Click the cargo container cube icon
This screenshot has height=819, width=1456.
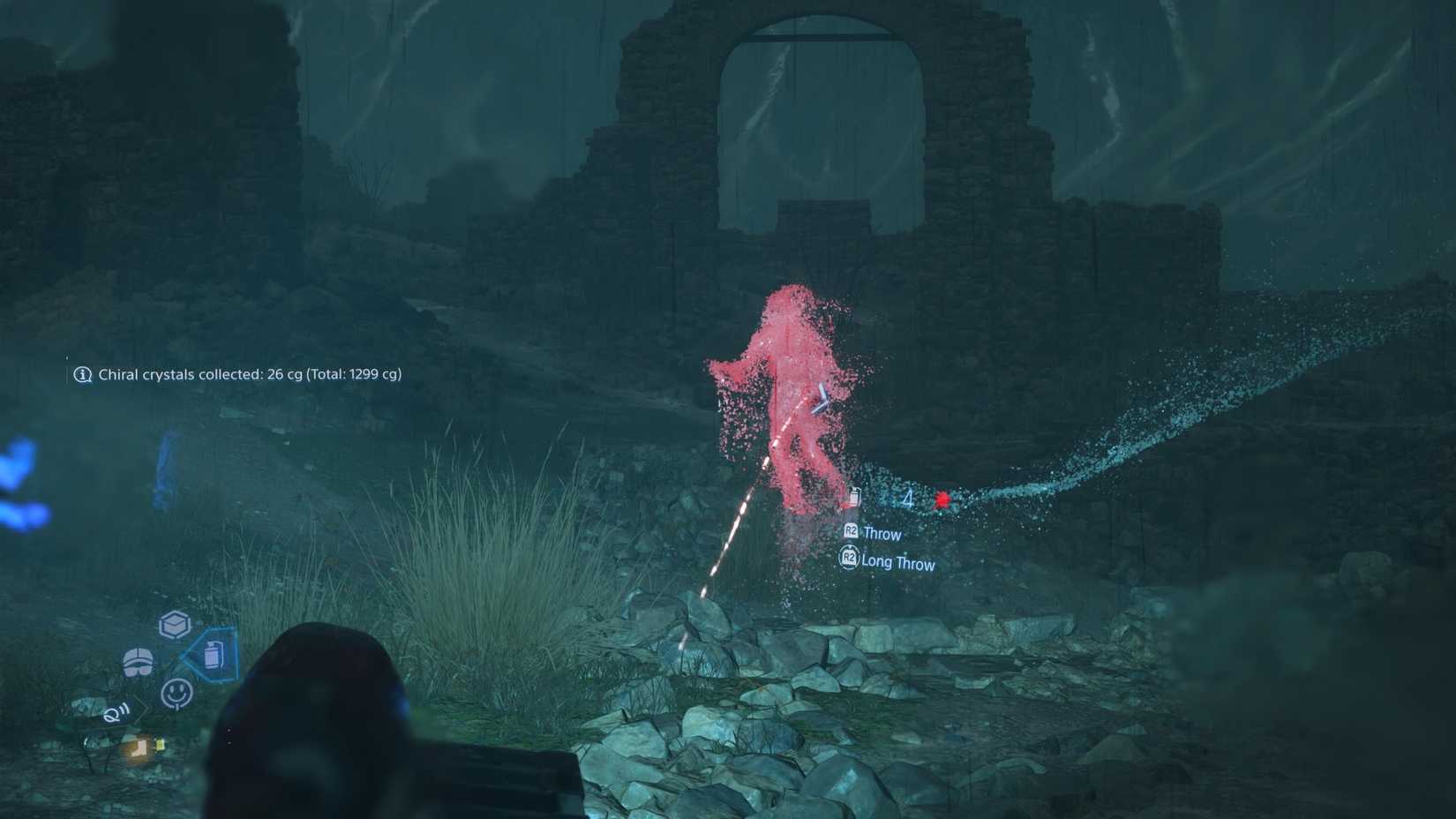[173, 624]
